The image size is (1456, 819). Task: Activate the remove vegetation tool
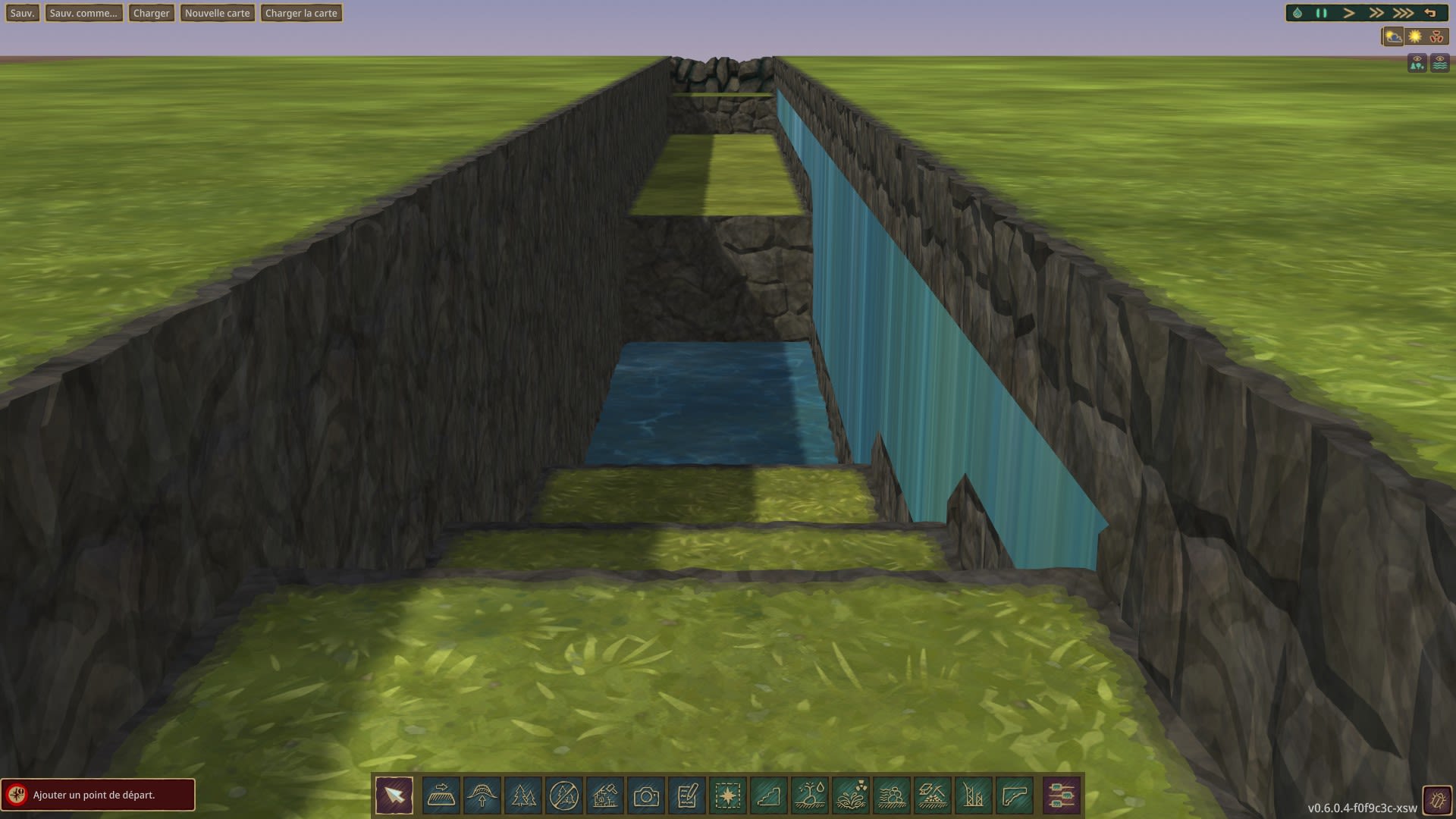tap(564, 795)
